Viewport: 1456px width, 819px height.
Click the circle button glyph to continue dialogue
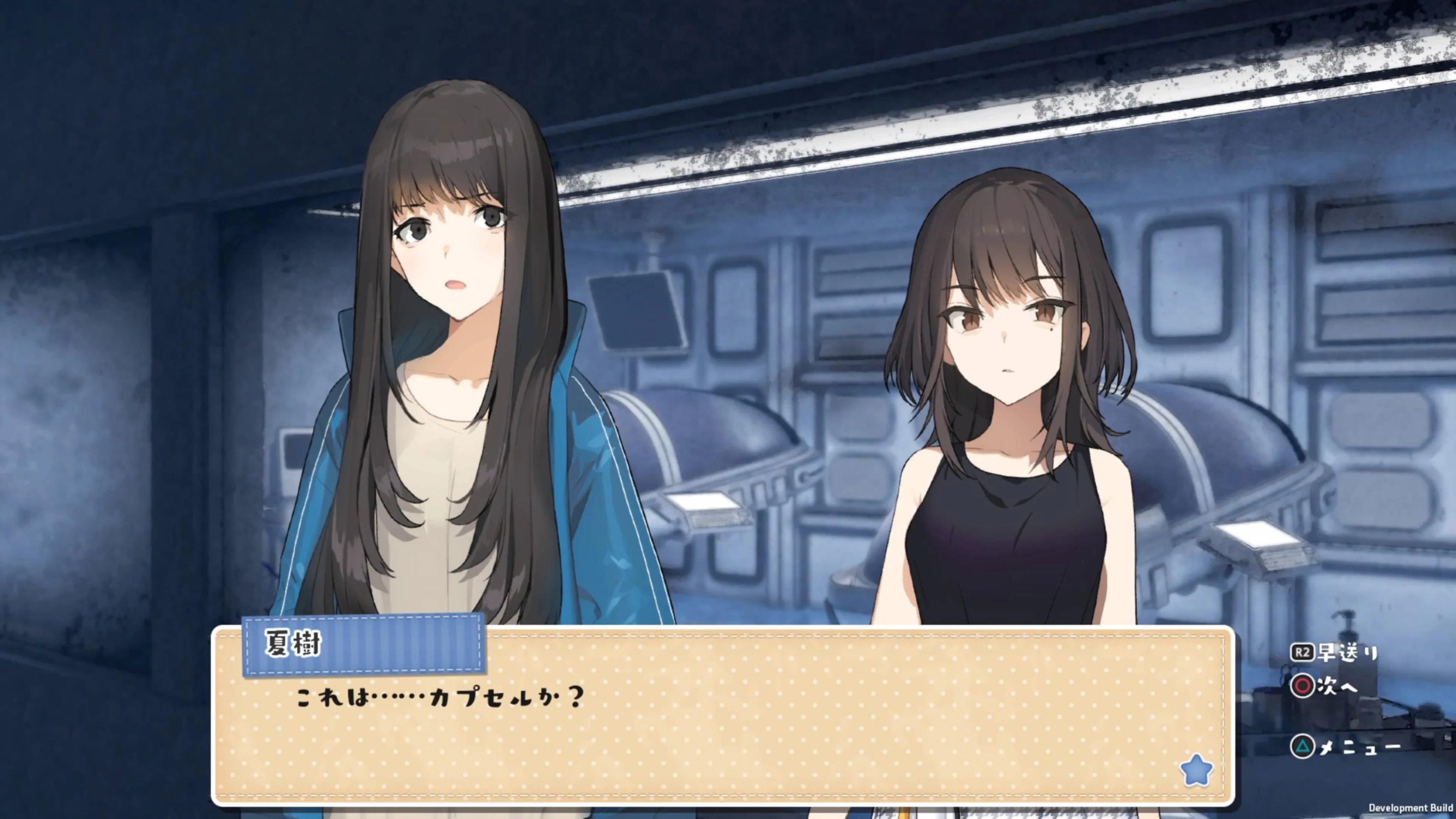tap(1304, 686)
